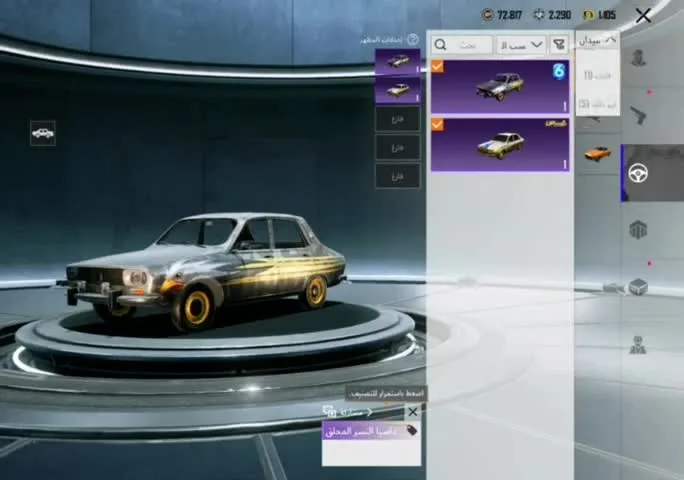Select the white car skin with blue stripe
Viewport: 684px width, 480px height.
pyautogui.click(x=500, y=145)
